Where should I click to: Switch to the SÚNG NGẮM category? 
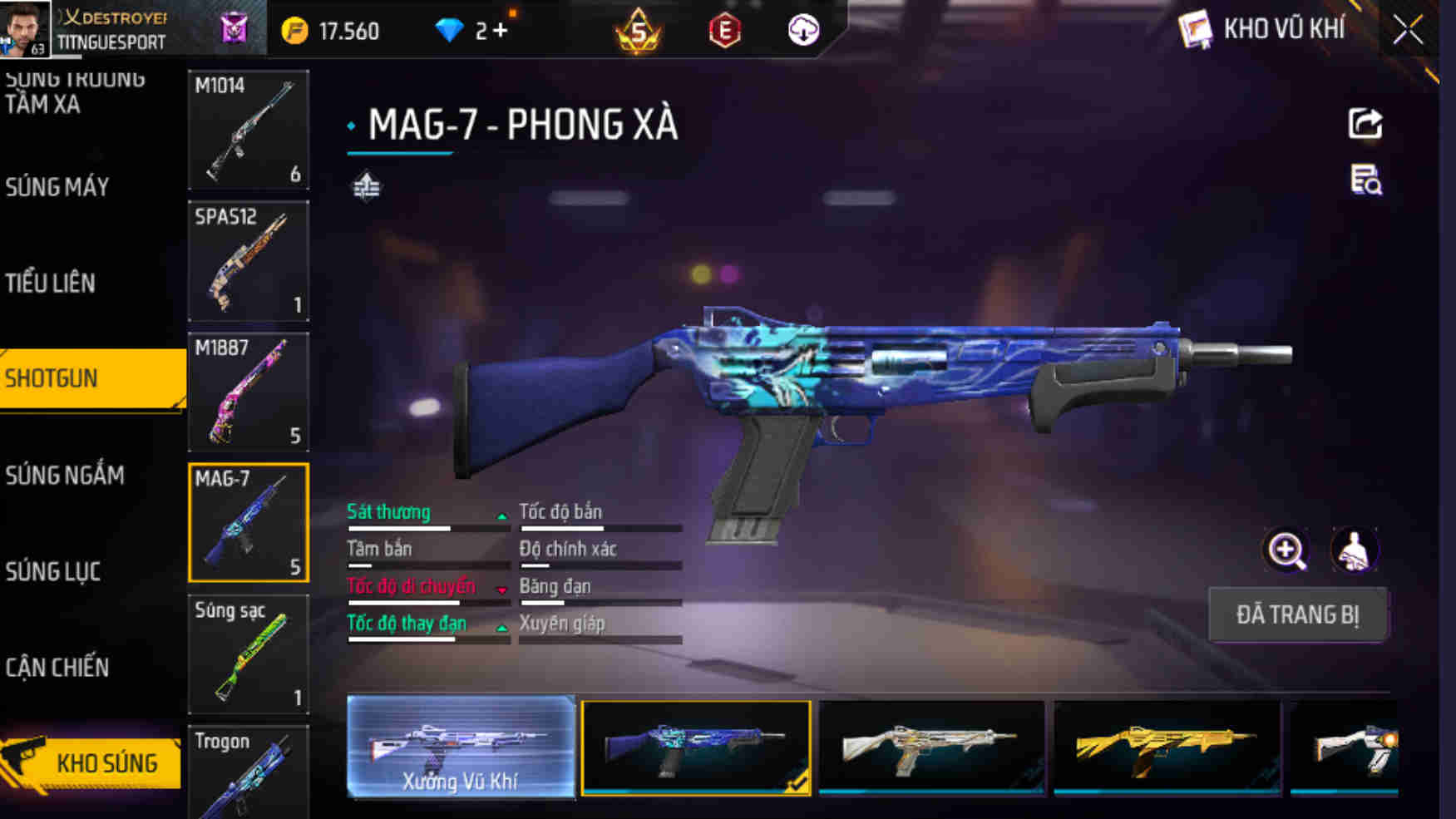pyautogui.click(x=65, y=476)
